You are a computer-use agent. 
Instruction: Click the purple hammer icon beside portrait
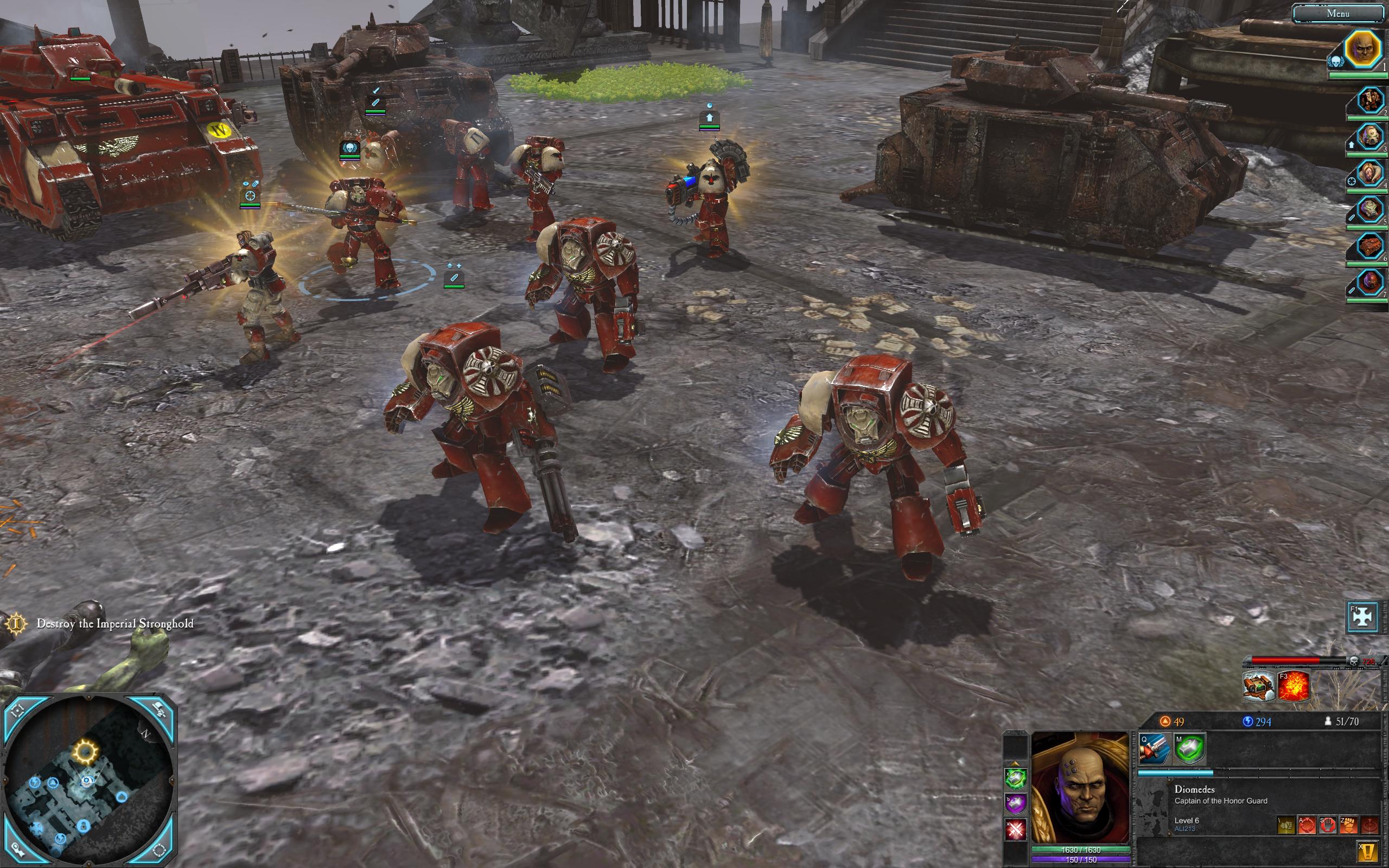pos(1015,803)
